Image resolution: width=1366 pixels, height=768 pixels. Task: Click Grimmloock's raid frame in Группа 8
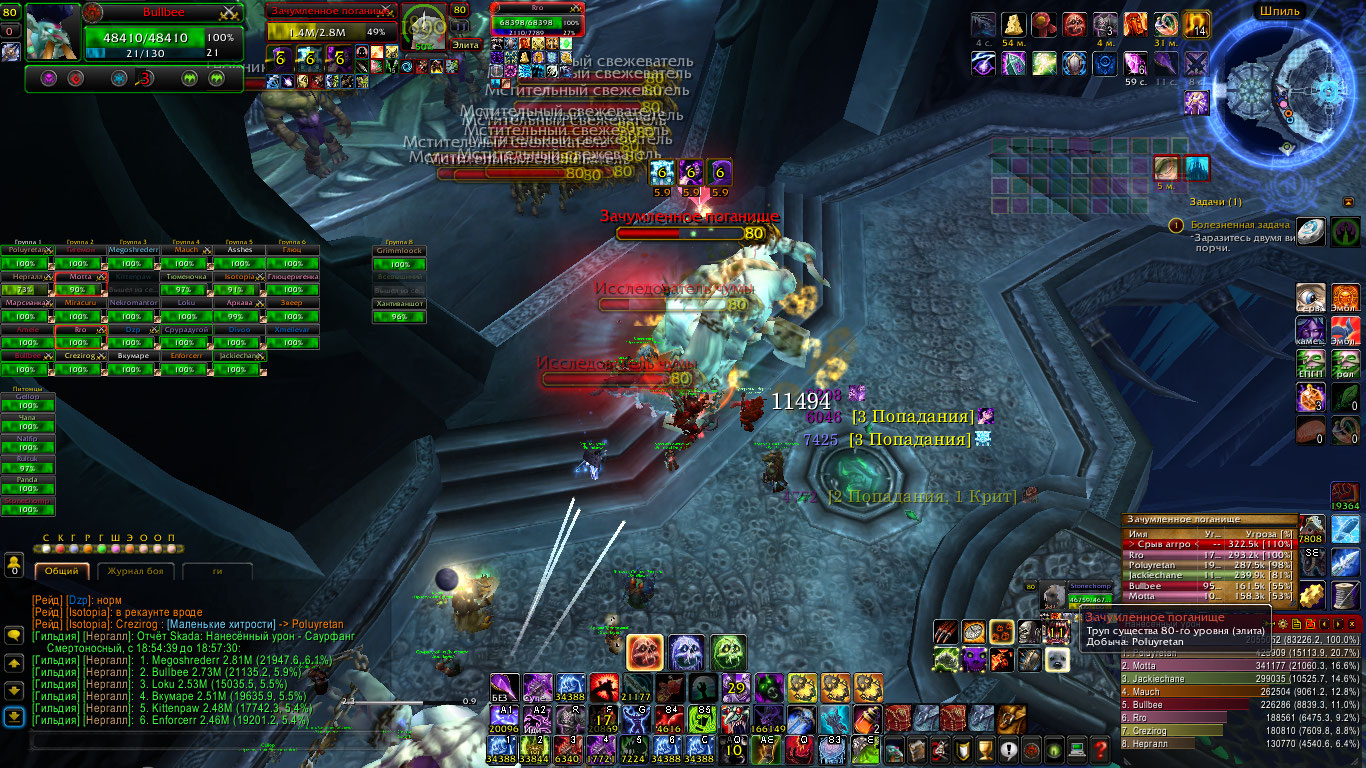tap(399, 250)
